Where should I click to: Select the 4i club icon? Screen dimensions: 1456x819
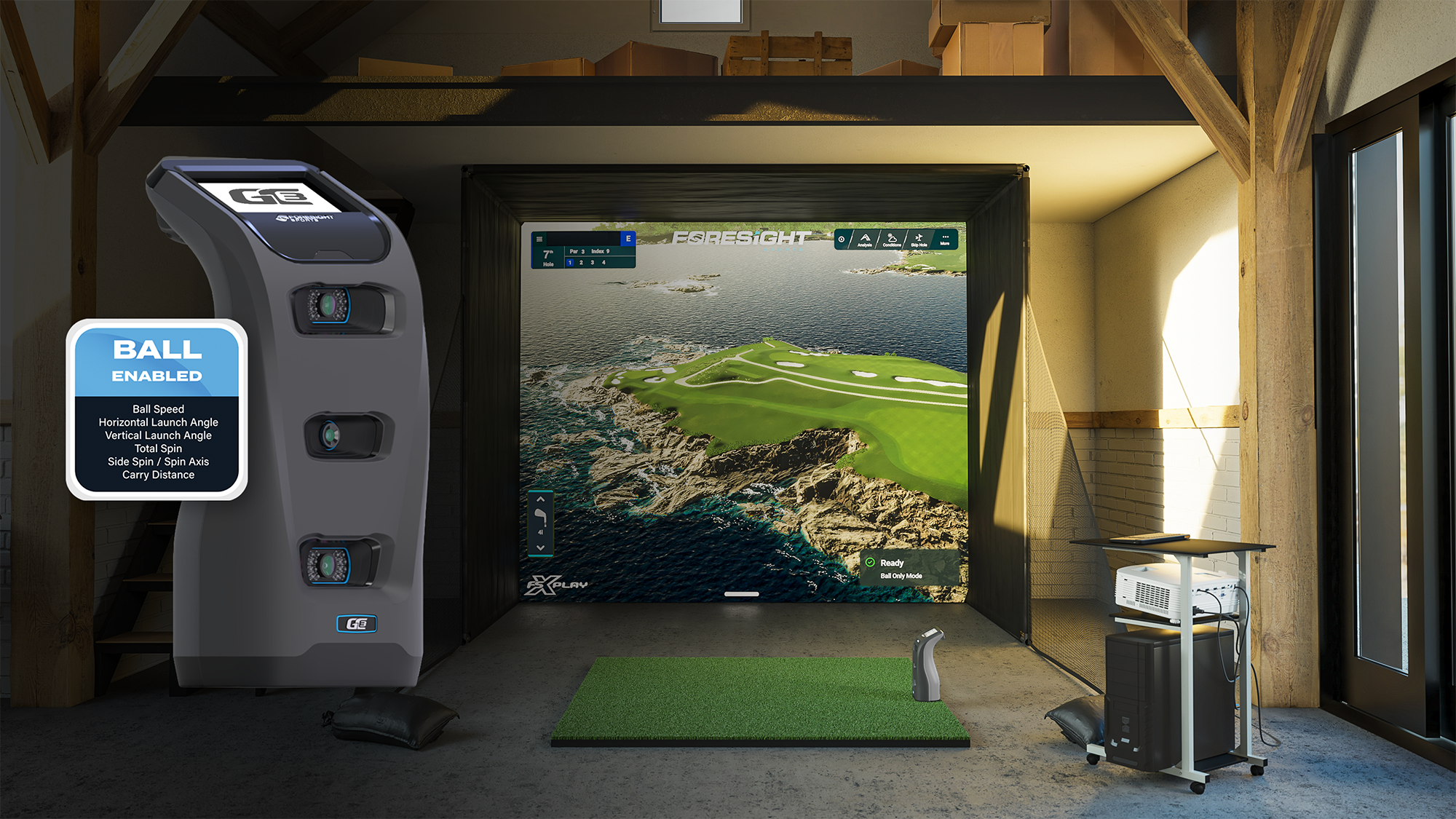[x=540, y=518]
